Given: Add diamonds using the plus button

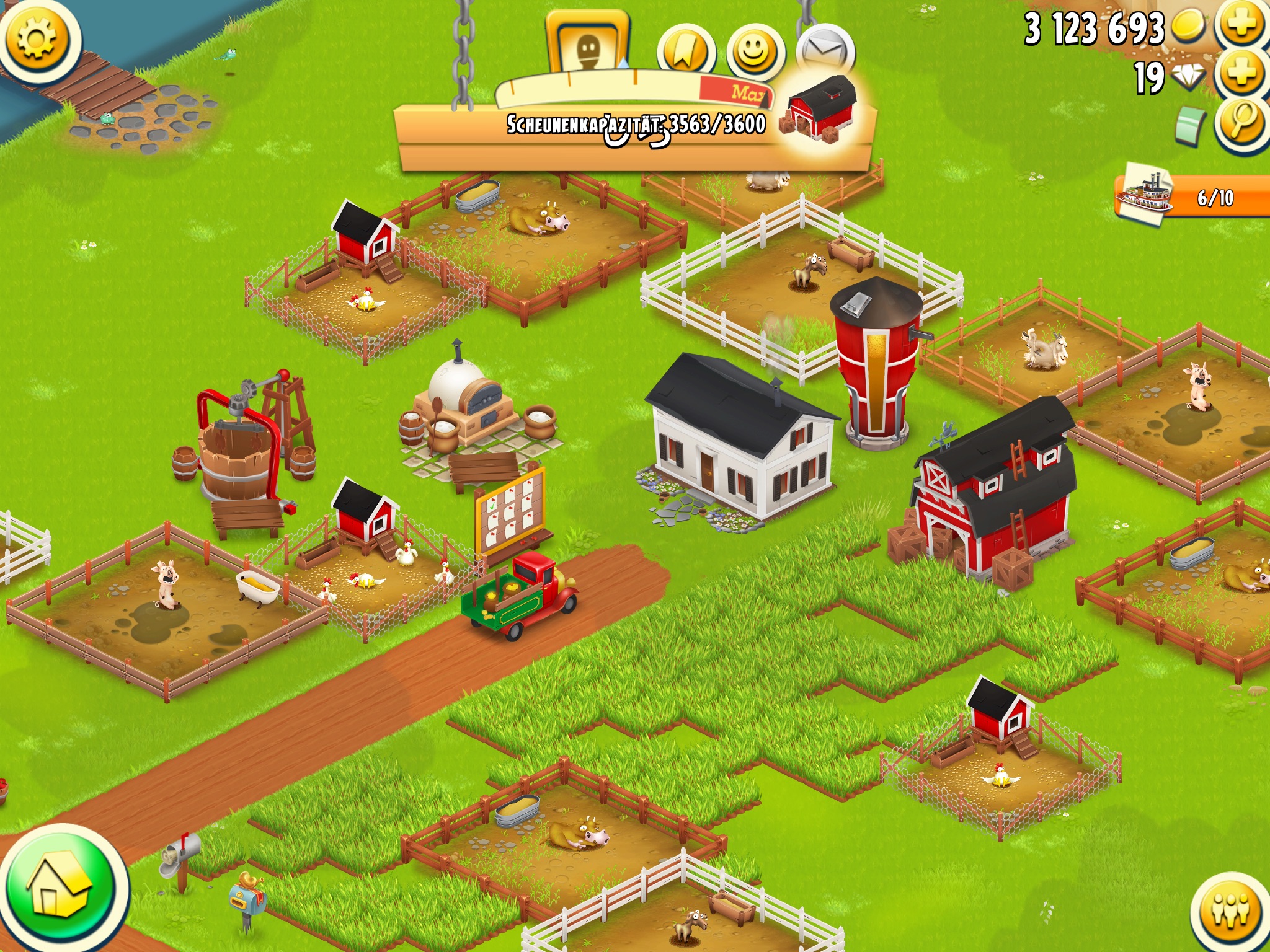Looking at the screenshot, I should point(1241,74).
